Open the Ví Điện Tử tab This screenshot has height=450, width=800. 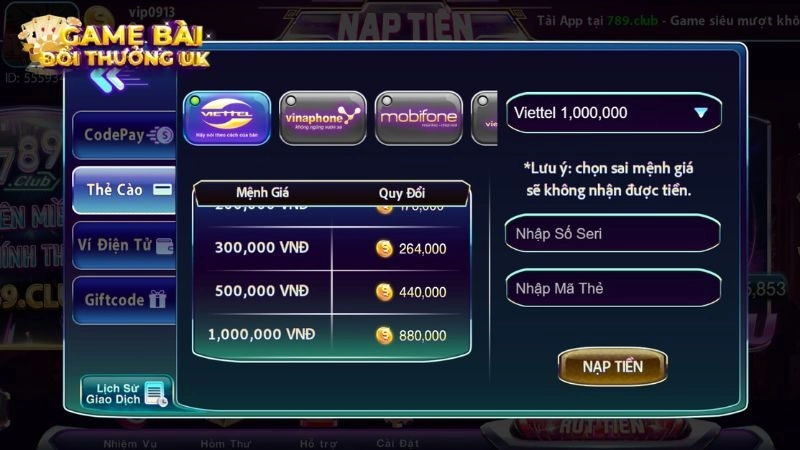tap(124, 243)
